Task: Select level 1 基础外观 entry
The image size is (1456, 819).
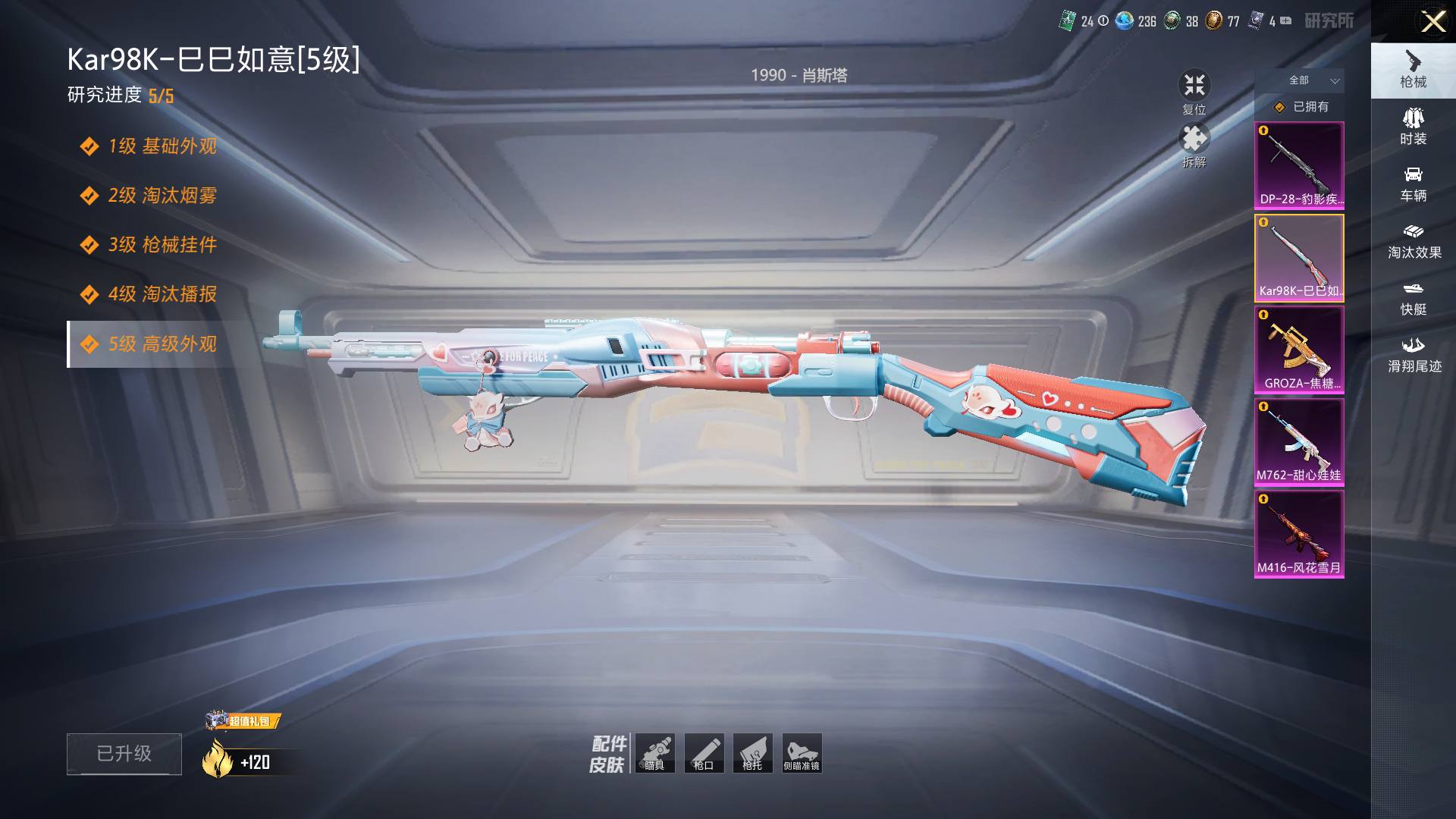Action: click(162, 146)
